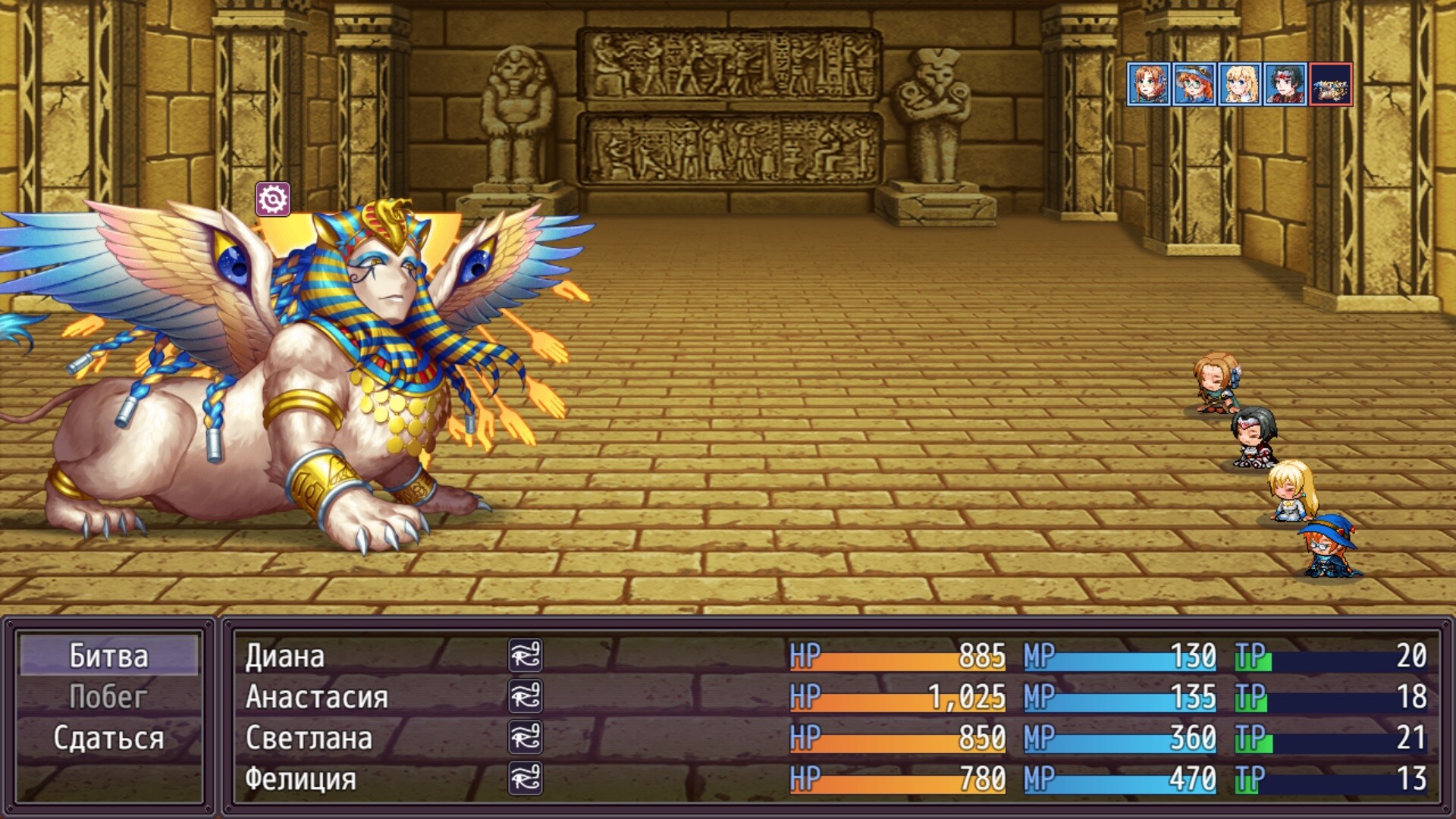Click Фелиция's party row
The height and width of the screenshot is (819, 1456).
click(x=300, y=779)
